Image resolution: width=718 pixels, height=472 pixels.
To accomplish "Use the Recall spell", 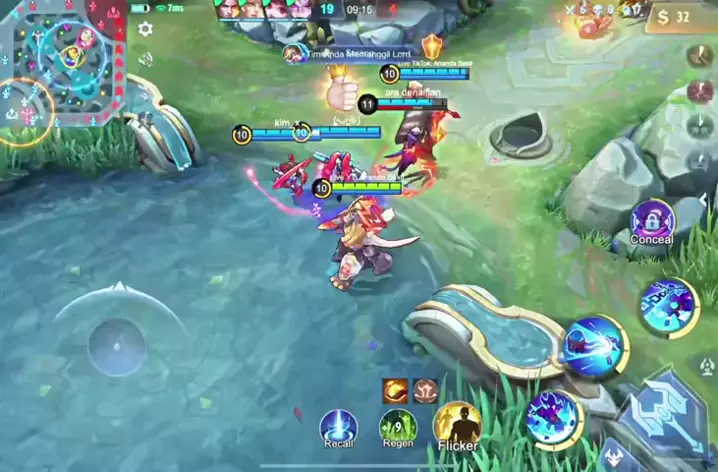I will click(338, 427).
